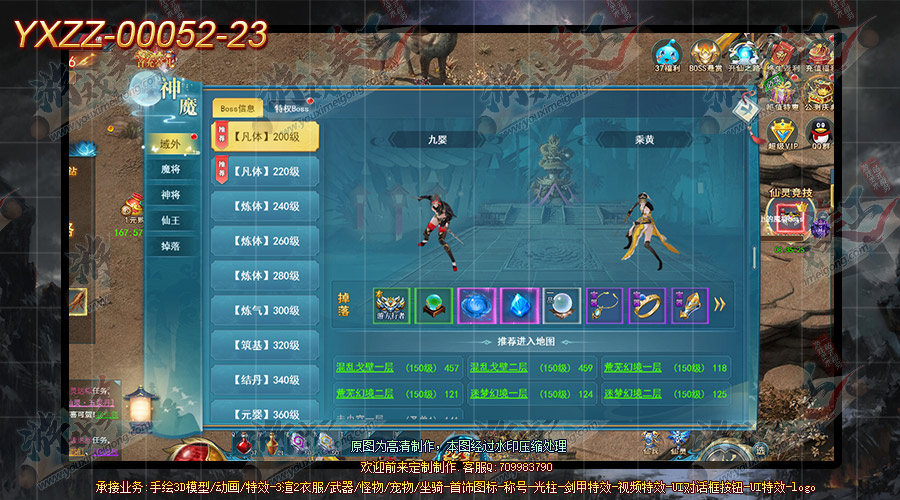Show more drops with the arrow button

click(718, 305)
